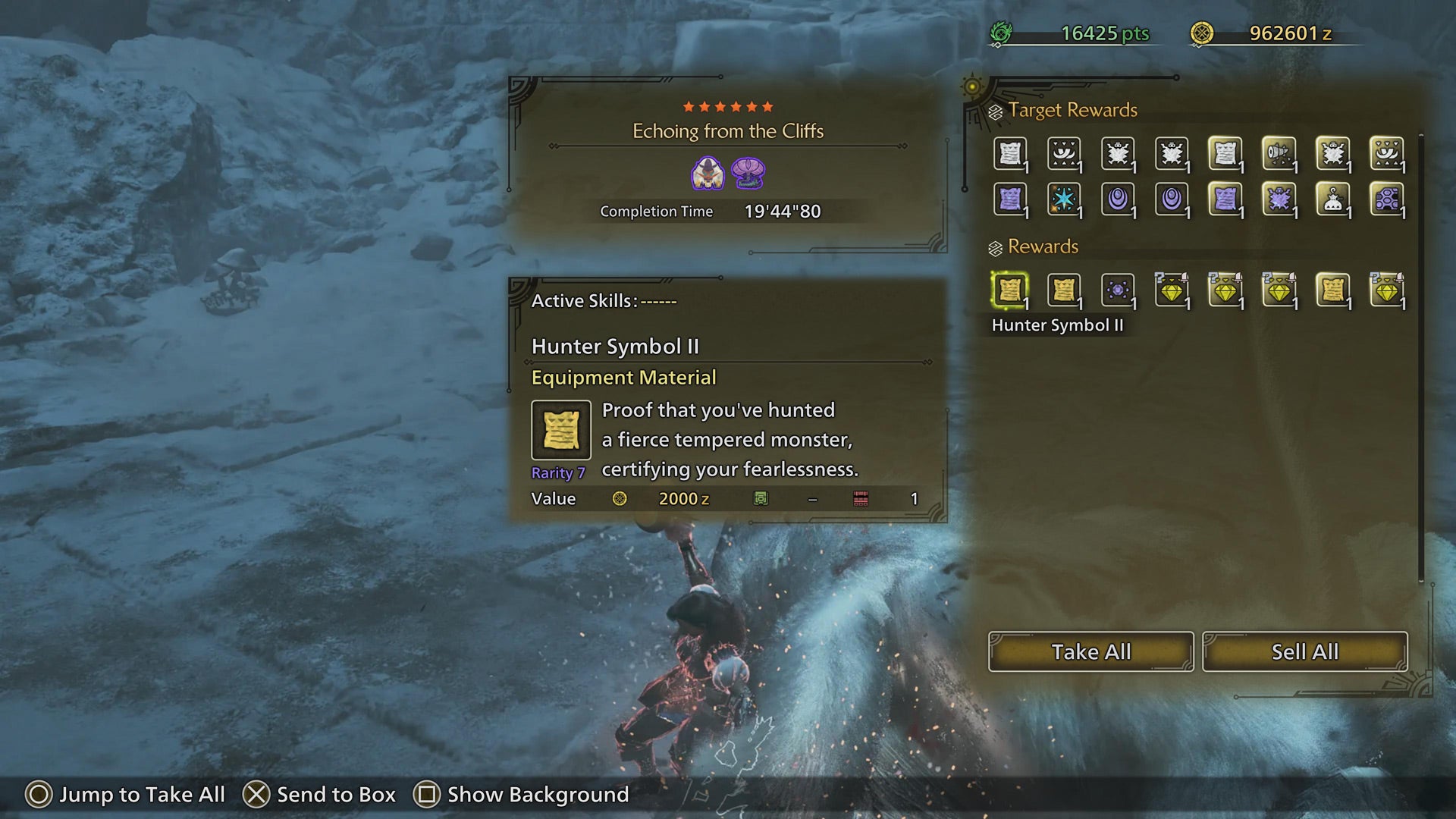Select a yellow mystery gemstone reward
The width and height of the screenshot is (1456, 819).
(1173, 290)
